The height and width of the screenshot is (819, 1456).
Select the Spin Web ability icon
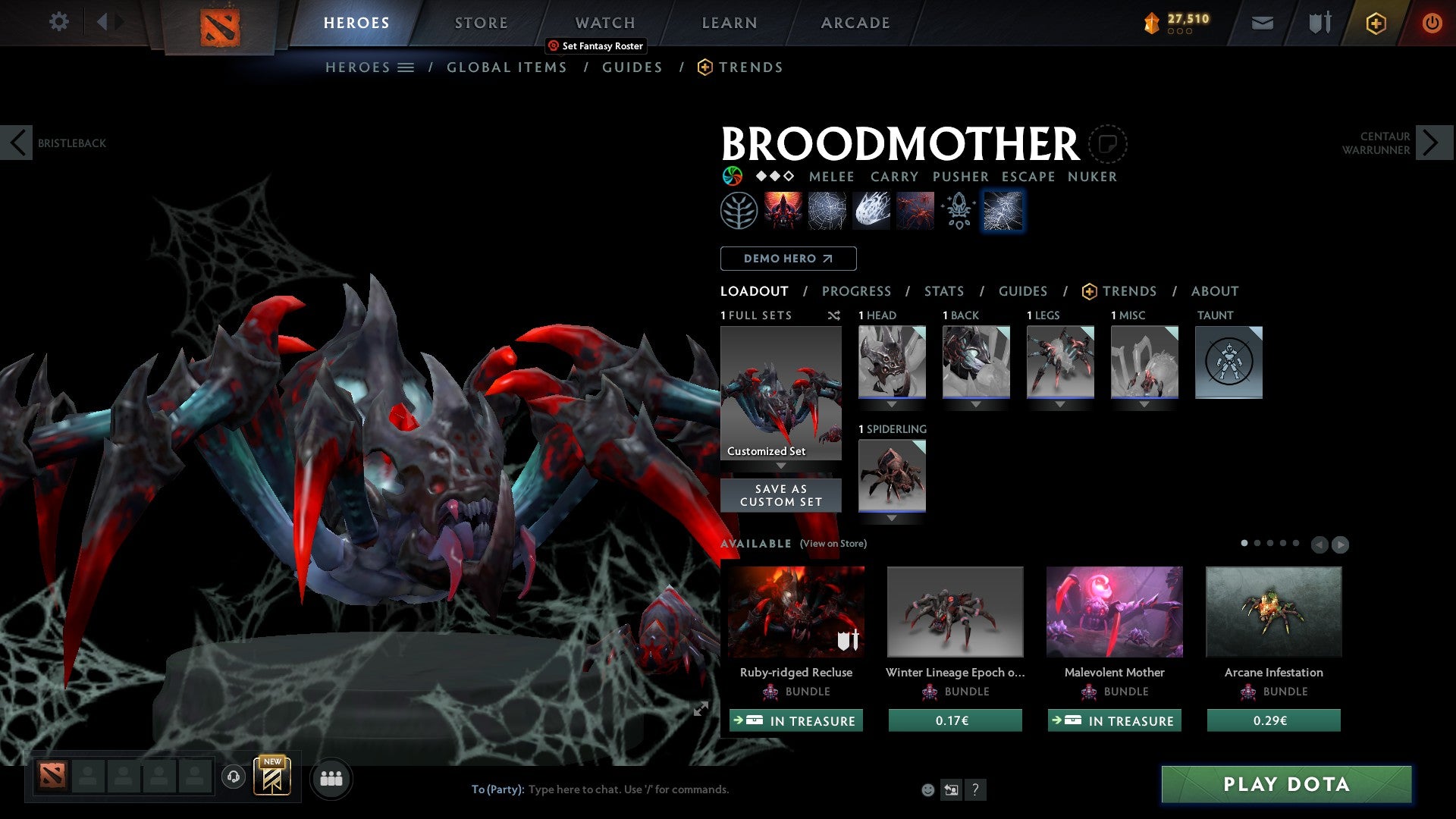[827, 210]
